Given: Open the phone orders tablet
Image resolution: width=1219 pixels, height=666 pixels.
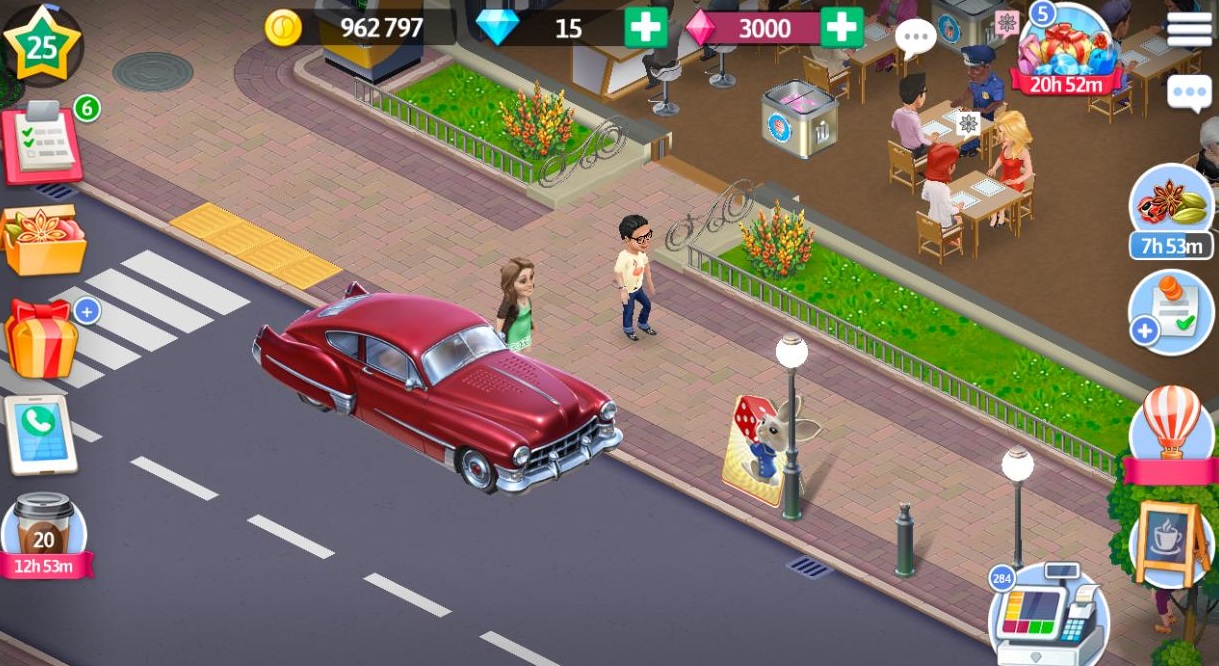Looking at the screenshot, I should tap(41, 434).
